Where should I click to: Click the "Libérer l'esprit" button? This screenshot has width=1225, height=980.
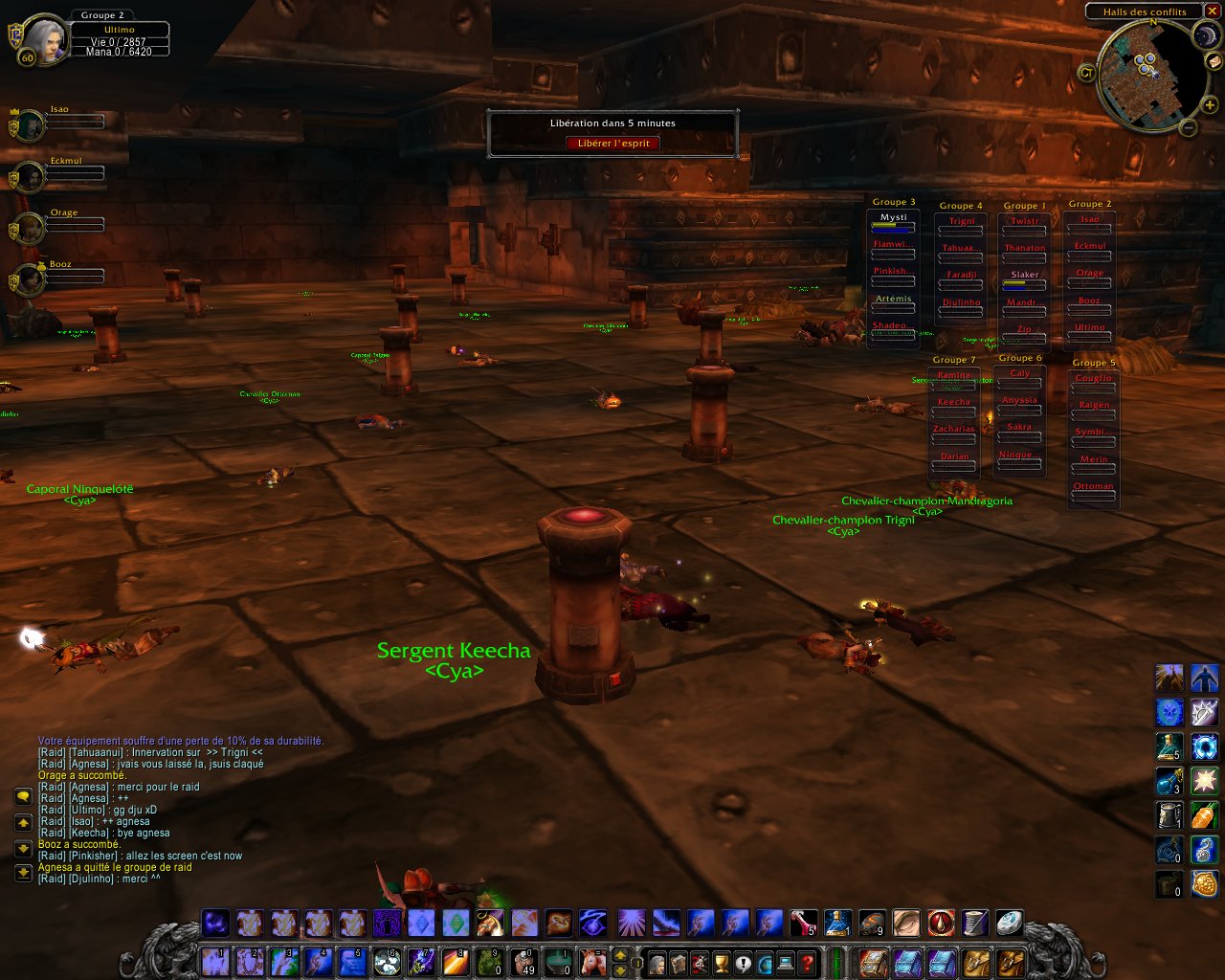(612, 144)
